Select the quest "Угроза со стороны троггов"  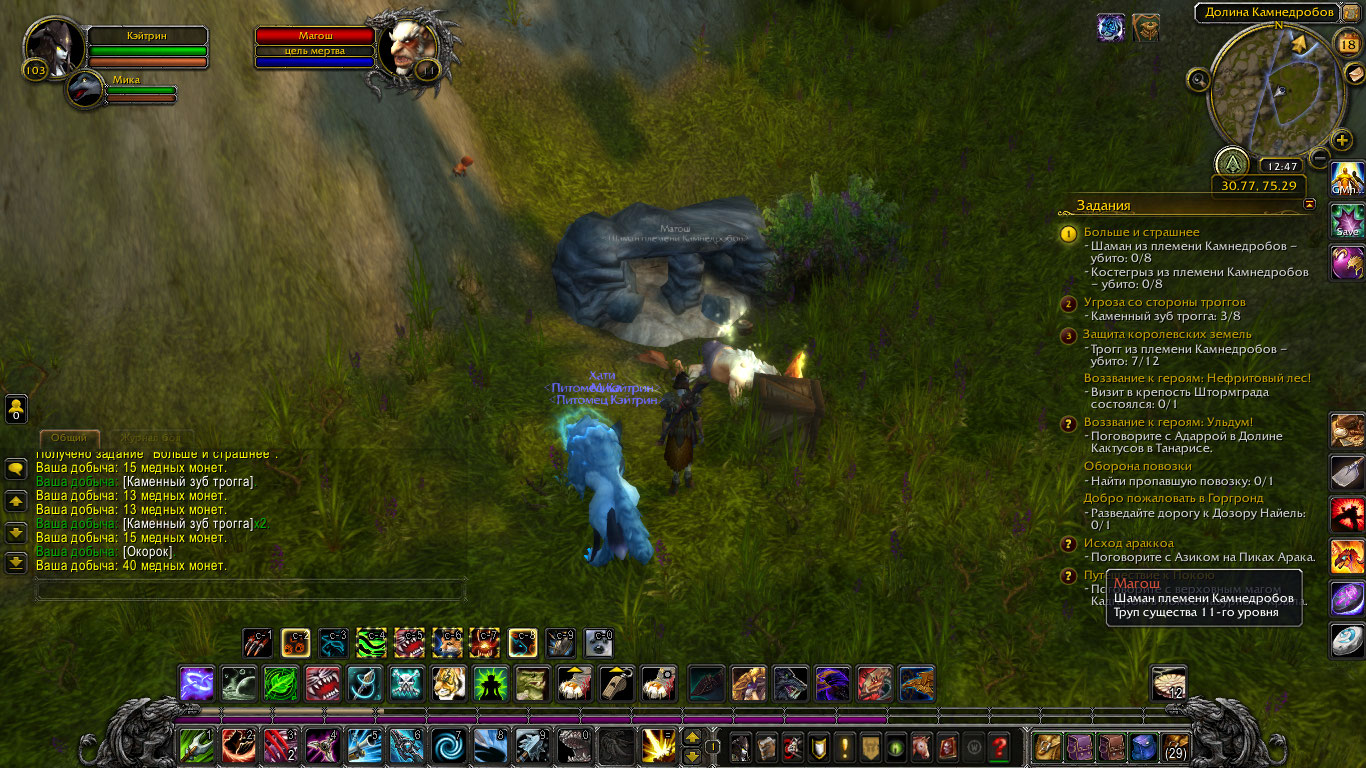pos(1164,302)
